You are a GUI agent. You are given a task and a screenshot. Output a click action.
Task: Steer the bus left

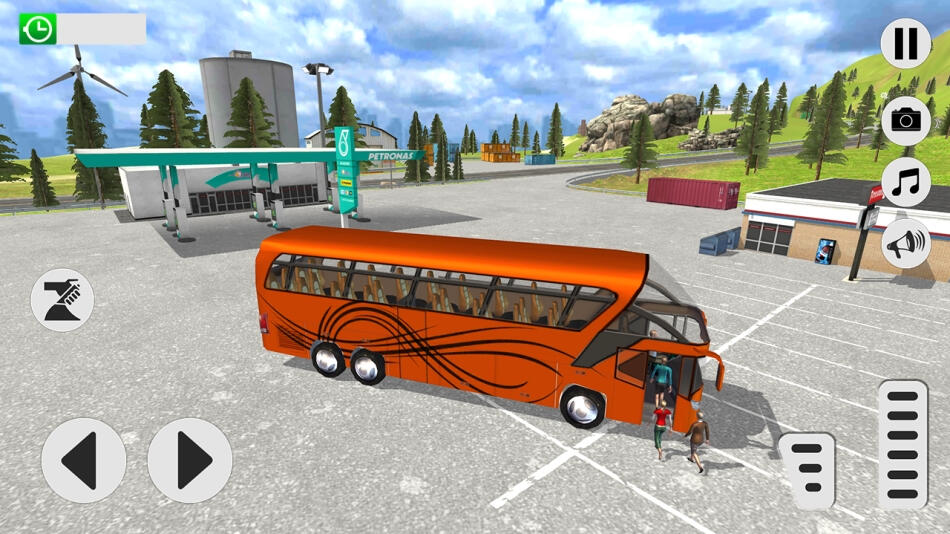click(84, 460)
